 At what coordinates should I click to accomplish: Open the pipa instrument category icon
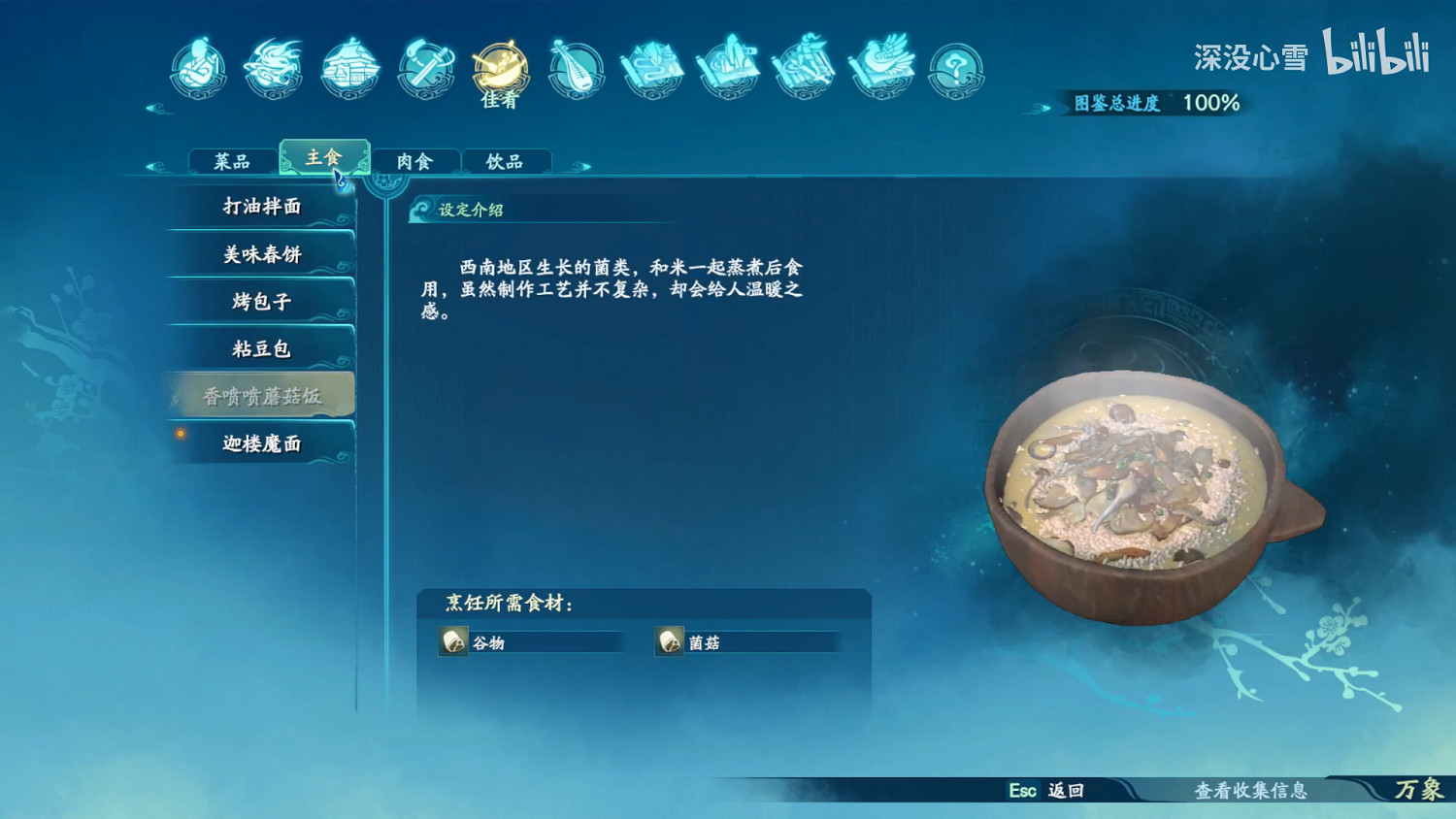point(579,68)
